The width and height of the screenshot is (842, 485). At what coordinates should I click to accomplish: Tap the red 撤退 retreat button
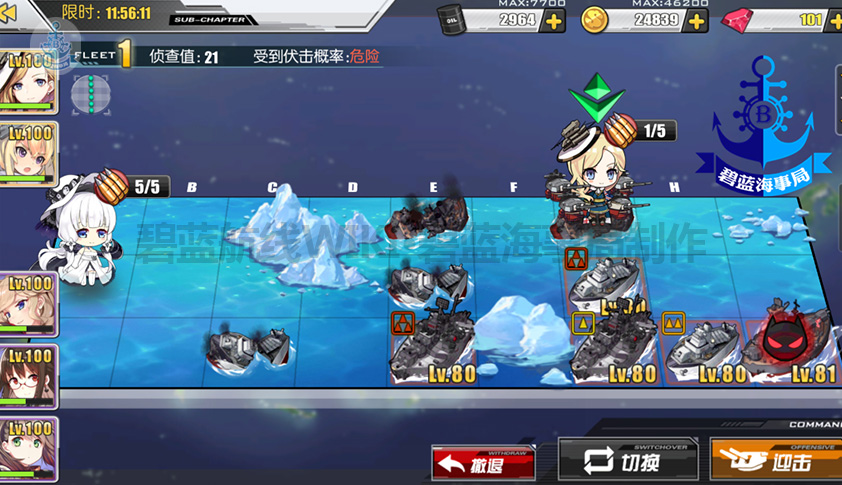click(x=483, y=463)
